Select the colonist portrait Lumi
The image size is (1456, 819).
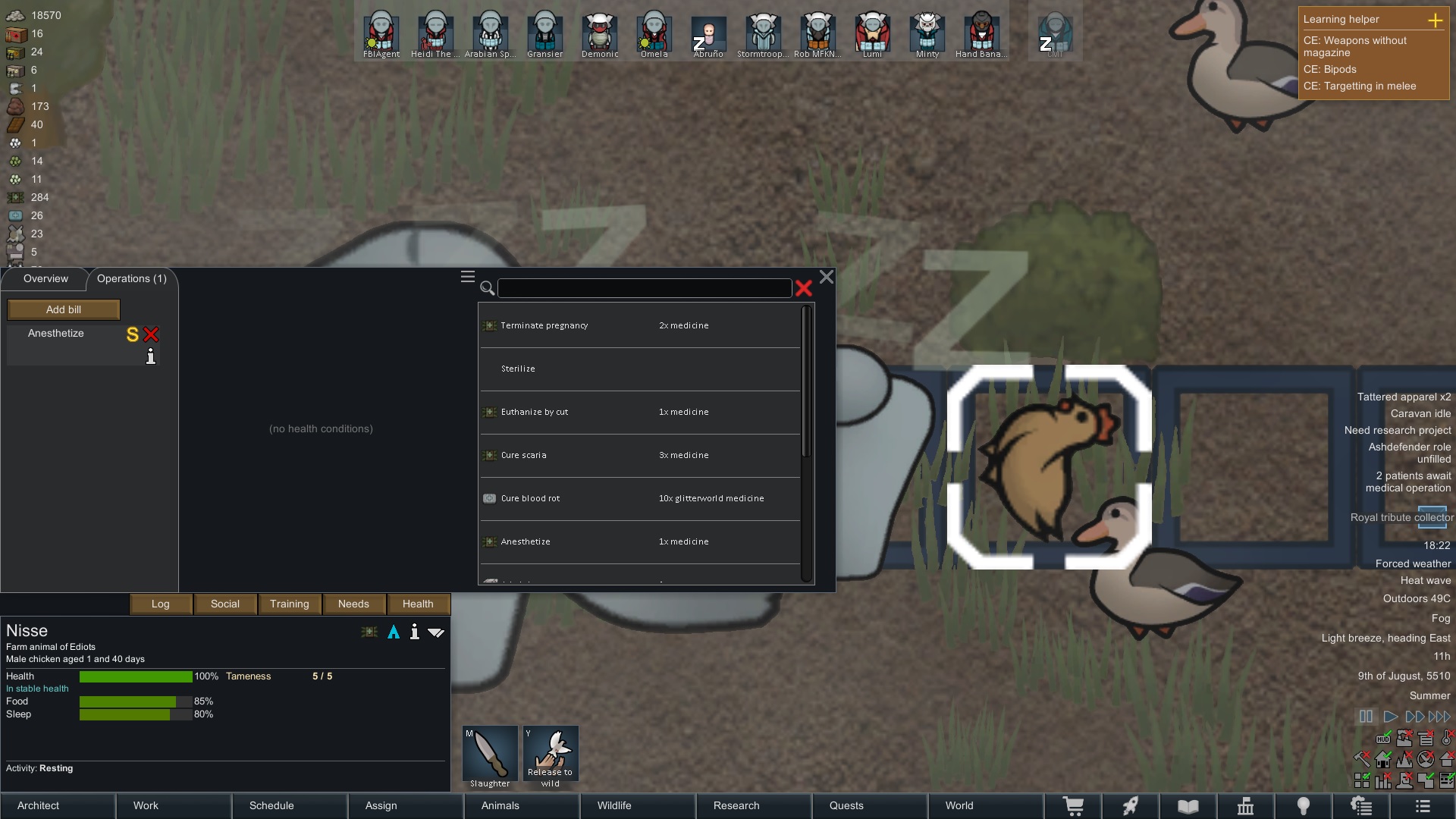(872, 34)
